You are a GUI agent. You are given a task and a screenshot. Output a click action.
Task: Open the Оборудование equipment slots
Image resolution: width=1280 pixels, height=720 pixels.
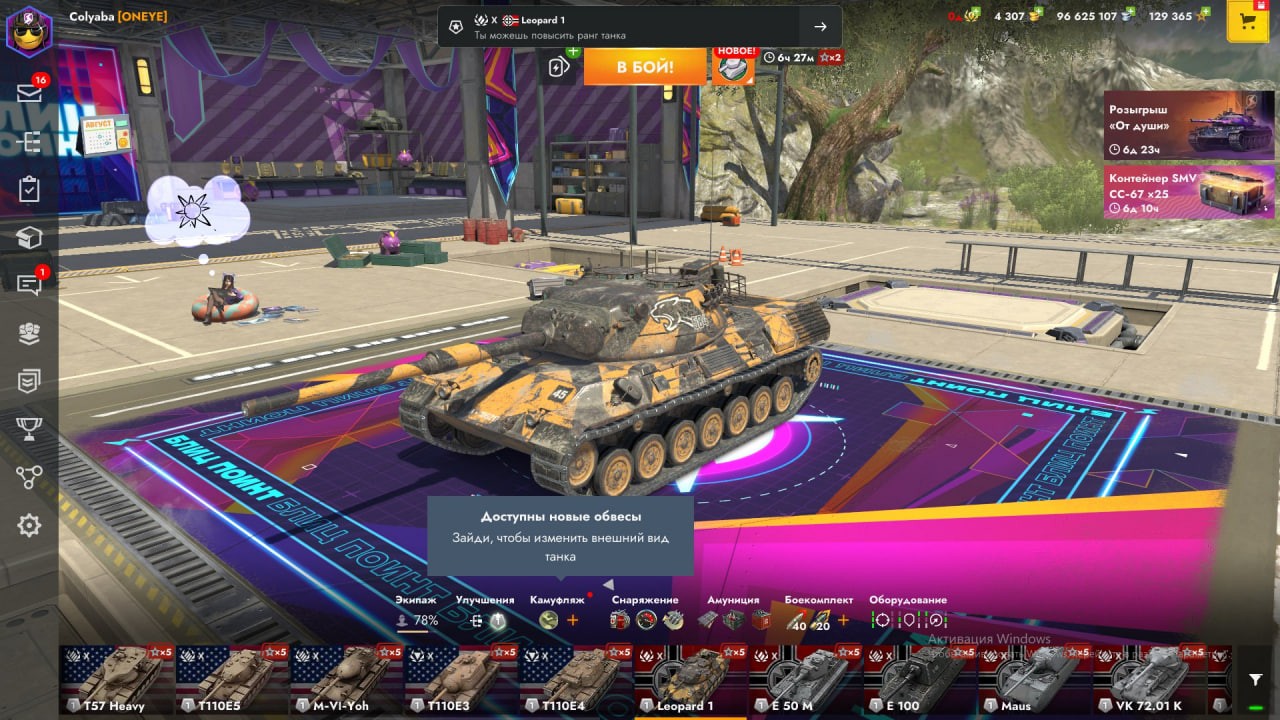pyautogui.click(x=908, y=612)
